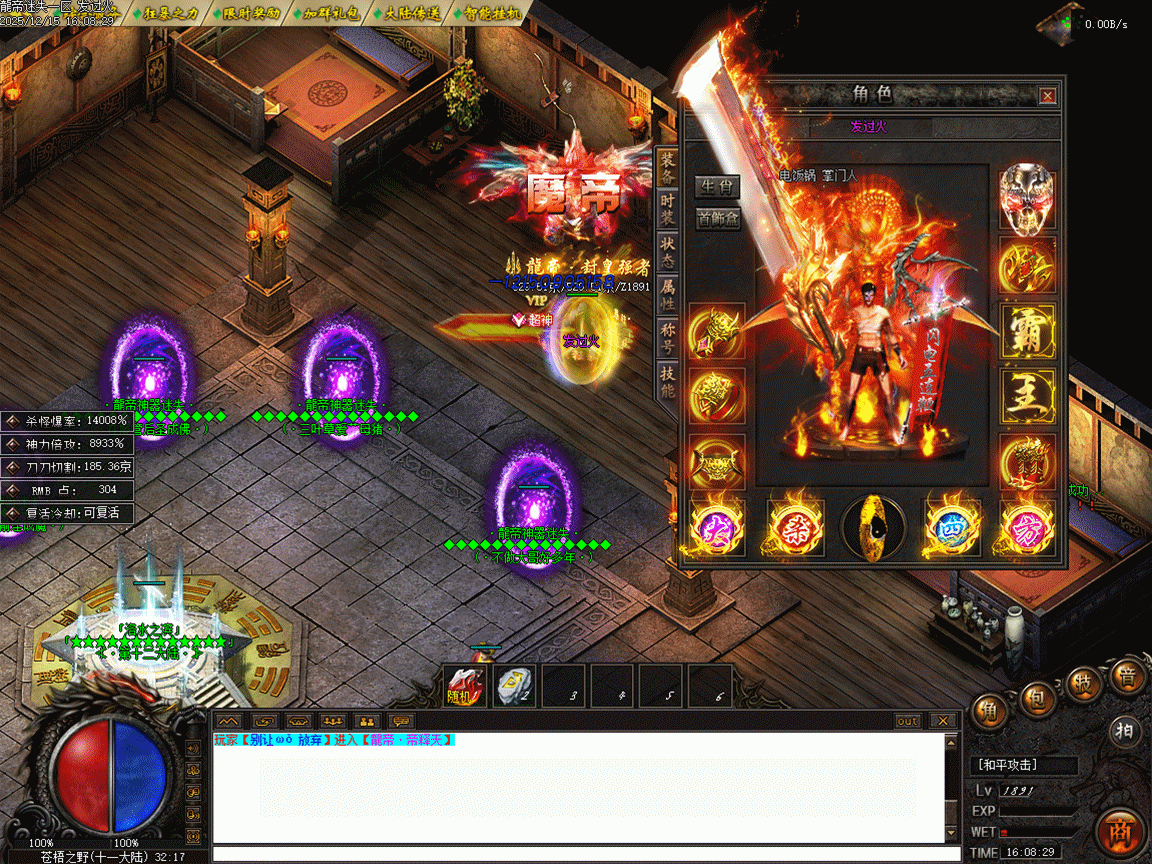Screen dimensions: 1152x864
Task: Click the golden eye gem slot
Action: pyautogui.click(x=873, y=526)
